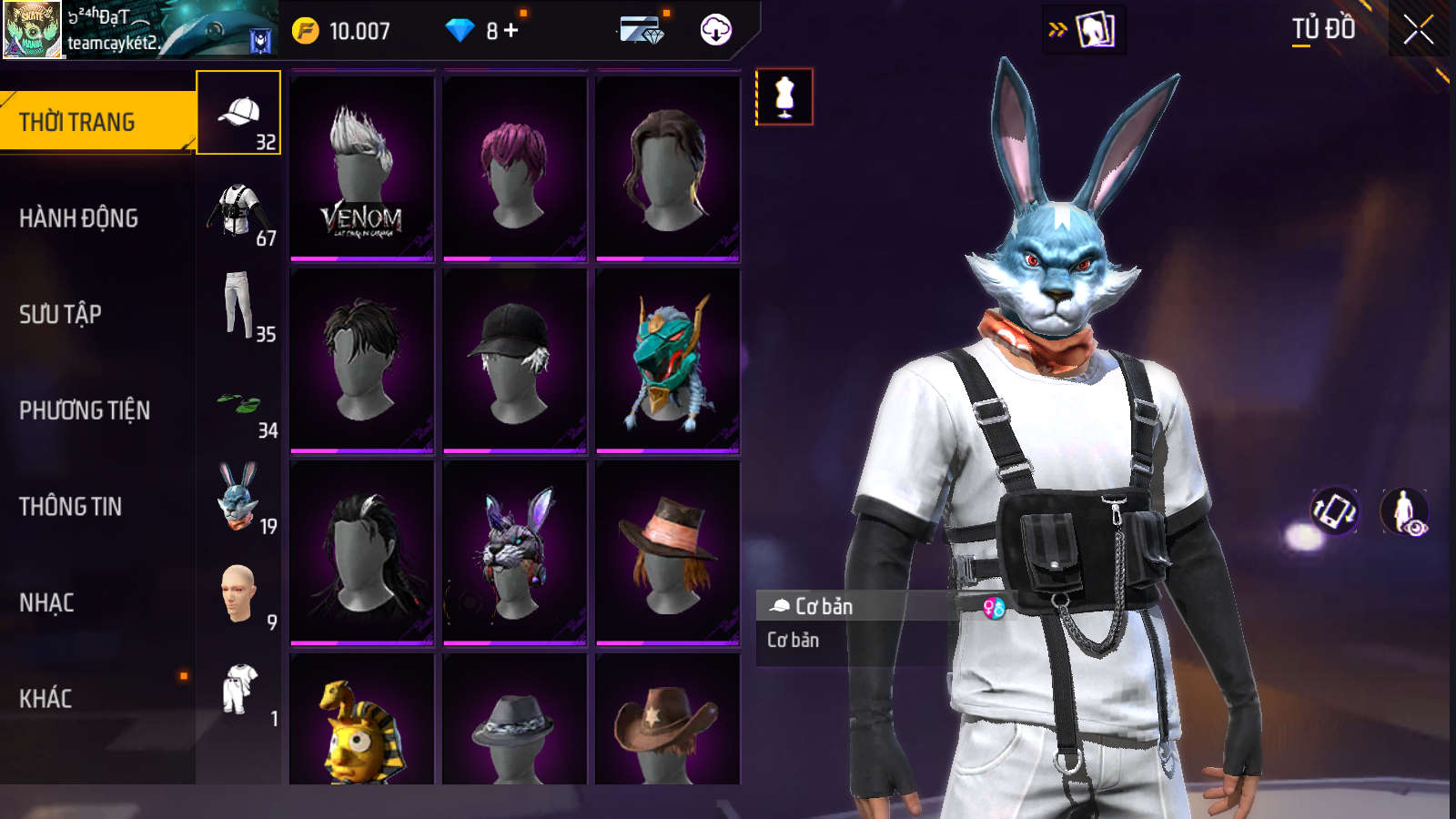Add diamonds with the plus button
1456x819 pixels.
pos(511,31)
